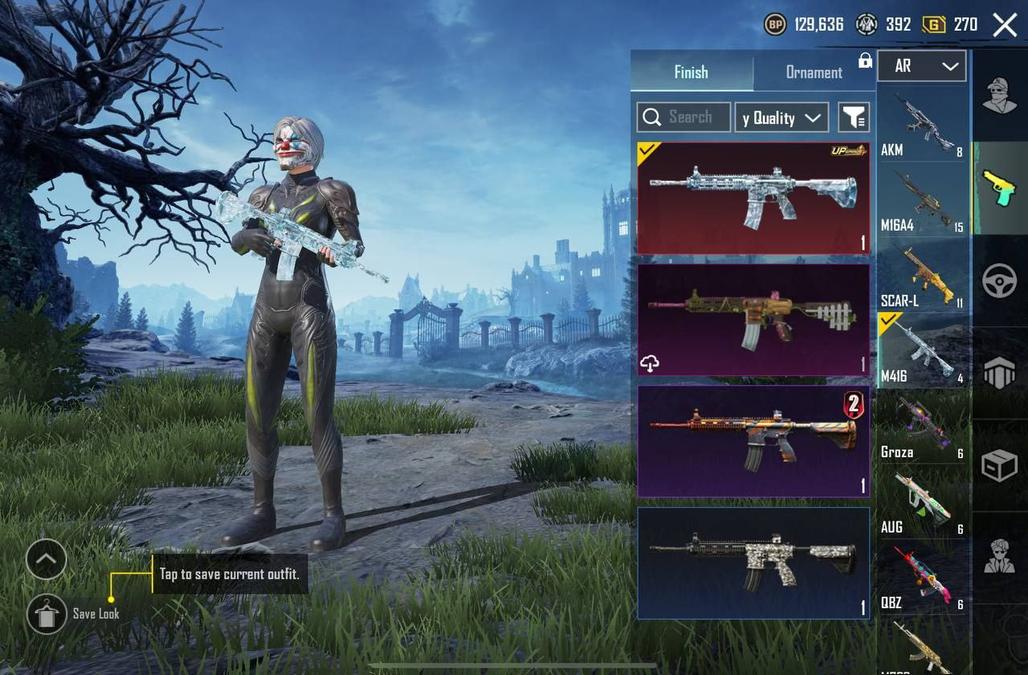Choose AKM in the weapon list
The width and height of the screenshot is (1028, 675).
[x=921, y=124]
